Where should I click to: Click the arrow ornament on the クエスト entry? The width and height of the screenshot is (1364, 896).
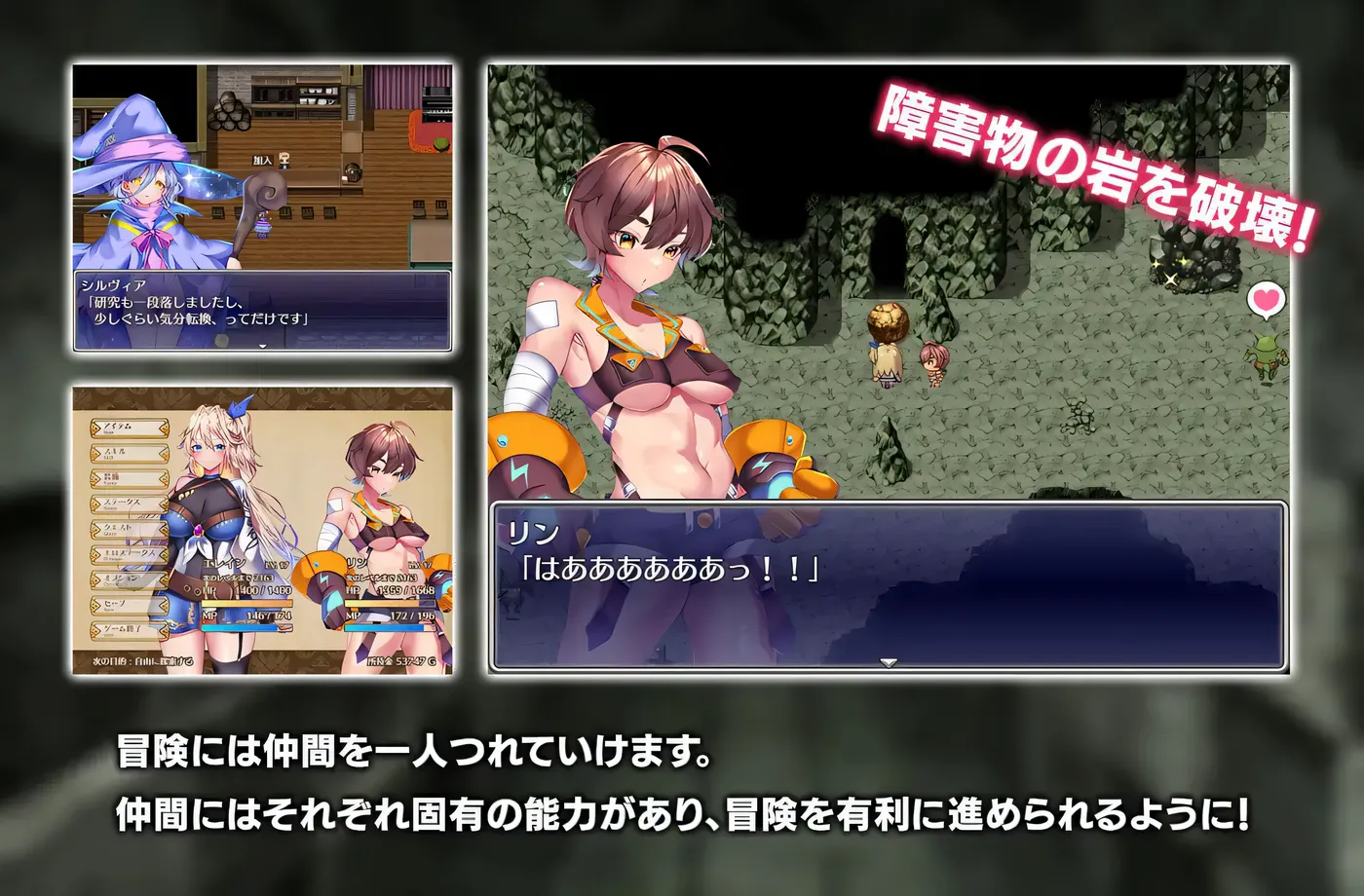(x=97, y=528)
